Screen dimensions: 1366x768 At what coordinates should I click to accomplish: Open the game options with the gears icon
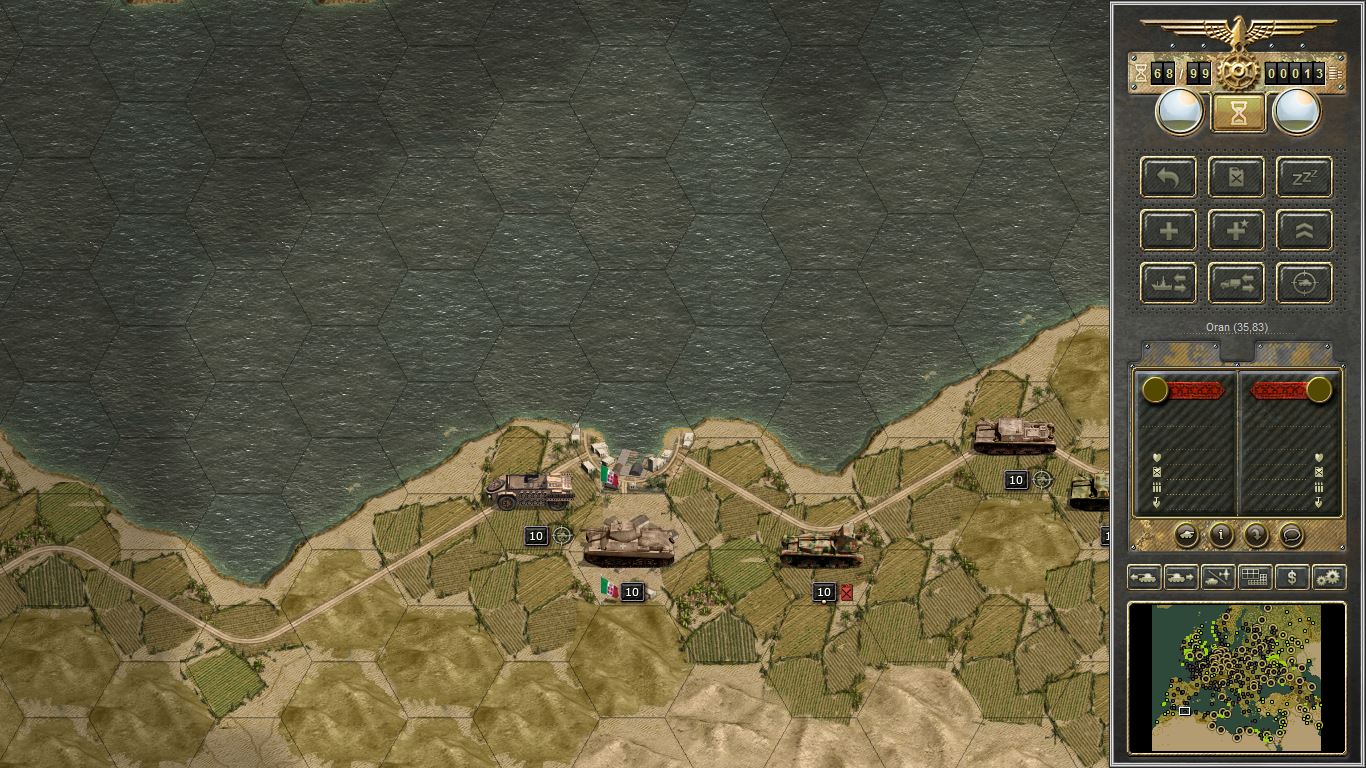pyautogui.click(x=1328, y=577)
